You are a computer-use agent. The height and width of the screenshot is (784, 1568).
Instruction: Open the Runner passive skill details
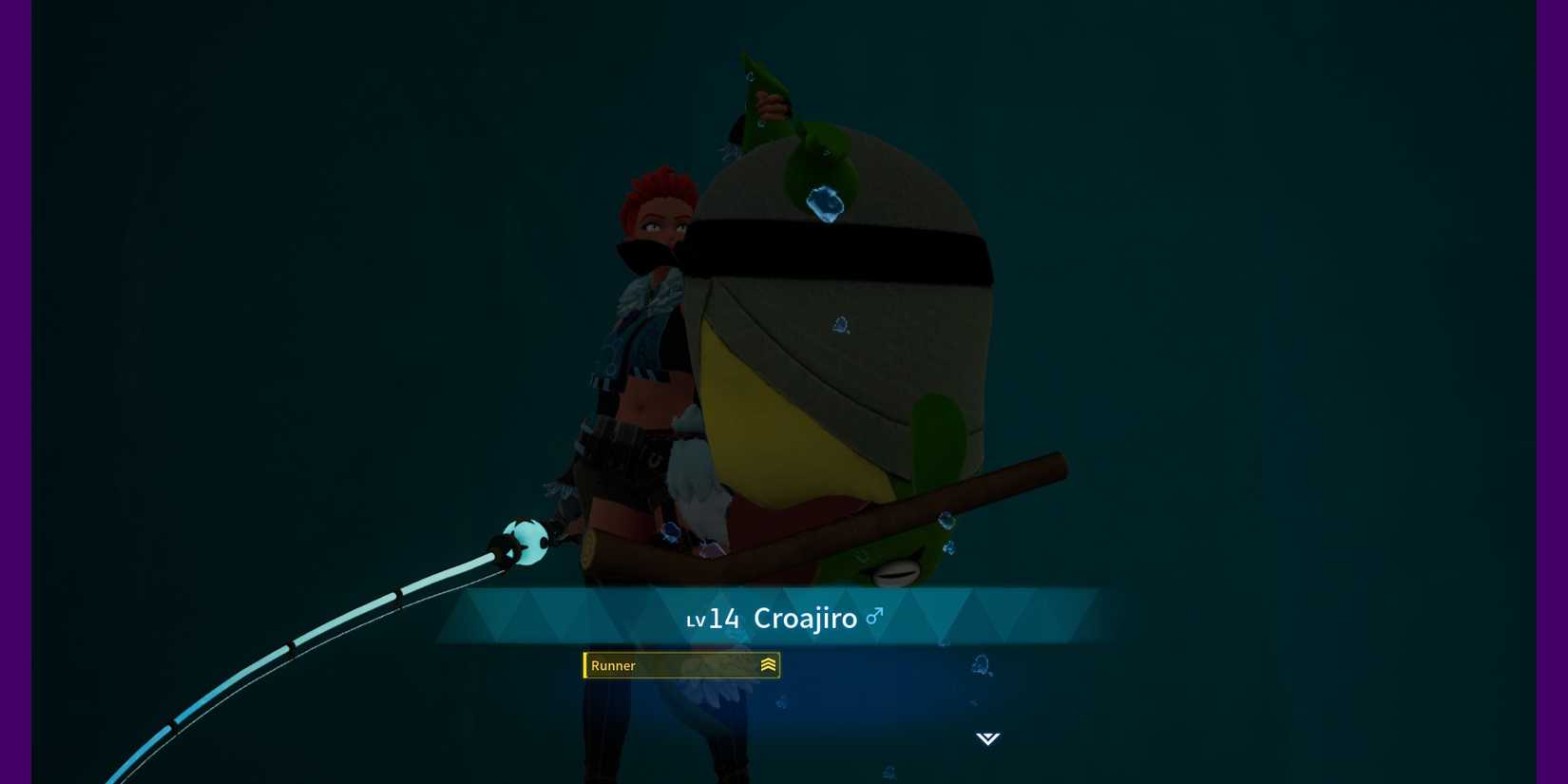click(680, 665)
